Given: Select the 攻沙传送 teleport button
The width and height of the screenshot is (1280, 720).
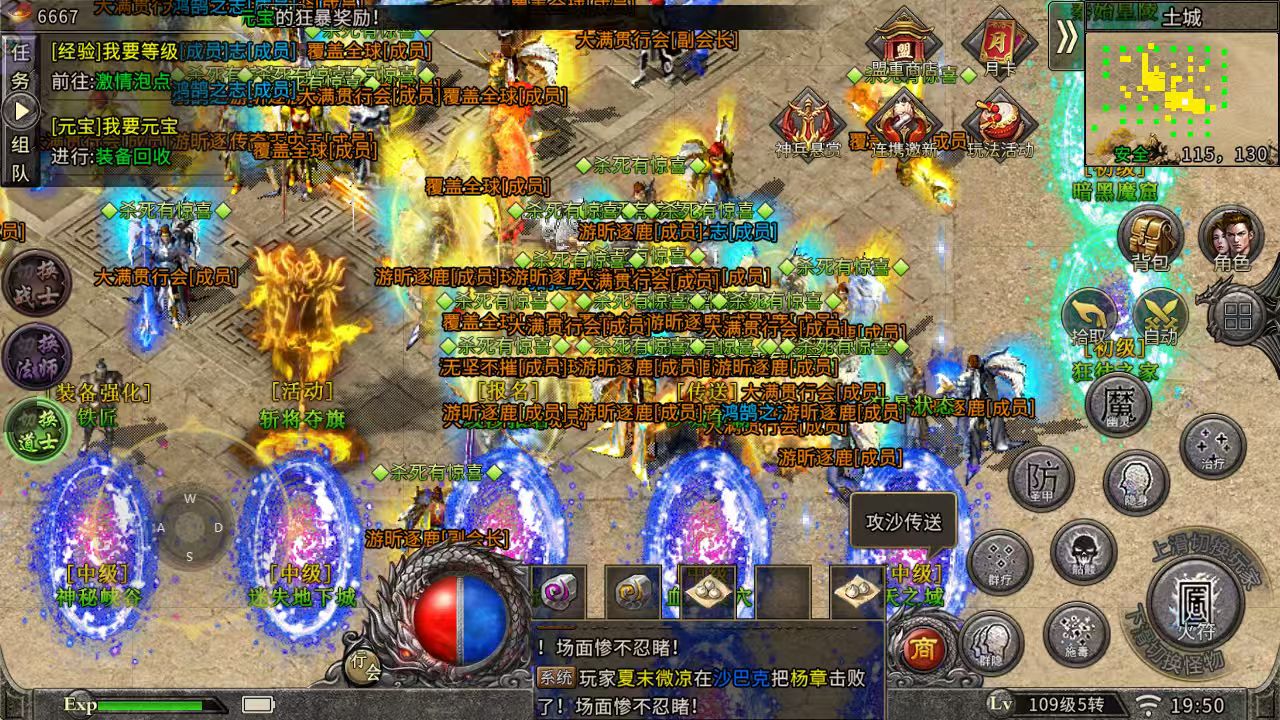Looking at the screenshot, I should click(903, 522).
